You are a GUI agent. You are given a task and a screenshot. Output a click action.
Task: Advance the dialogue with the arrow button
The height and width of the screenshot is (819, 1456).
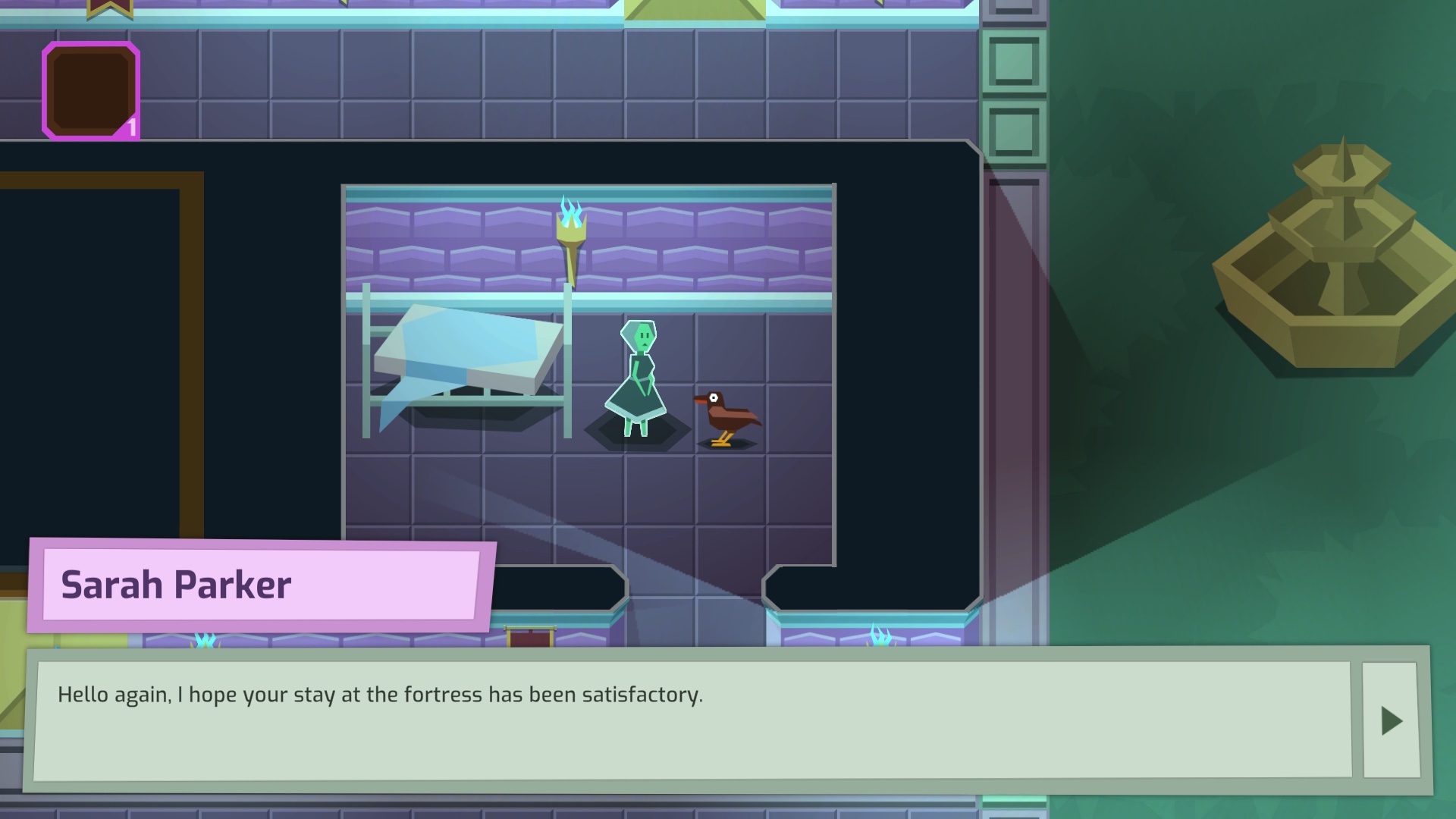(x=1391, y=720)
